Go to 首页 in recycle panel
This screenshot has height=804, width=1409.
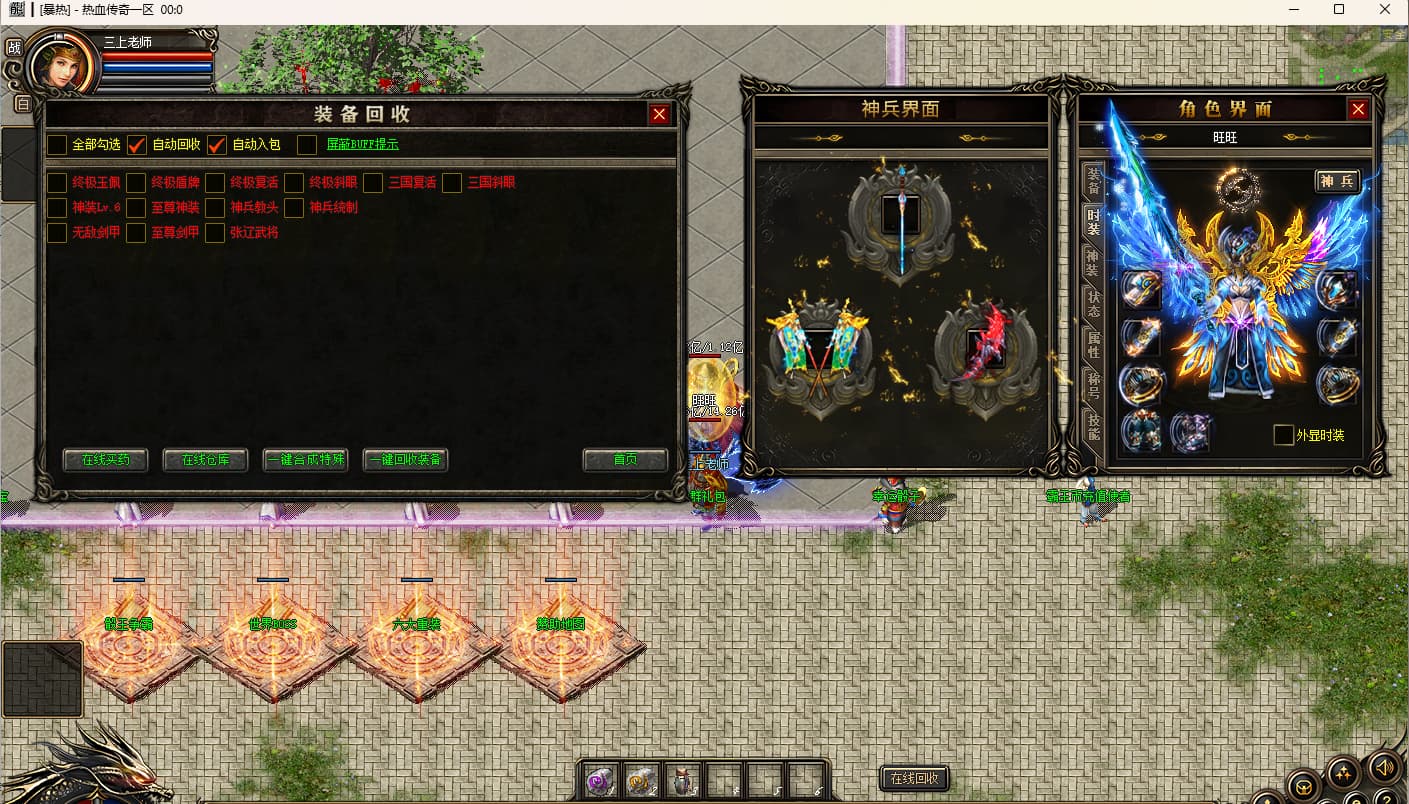[625, 460]
